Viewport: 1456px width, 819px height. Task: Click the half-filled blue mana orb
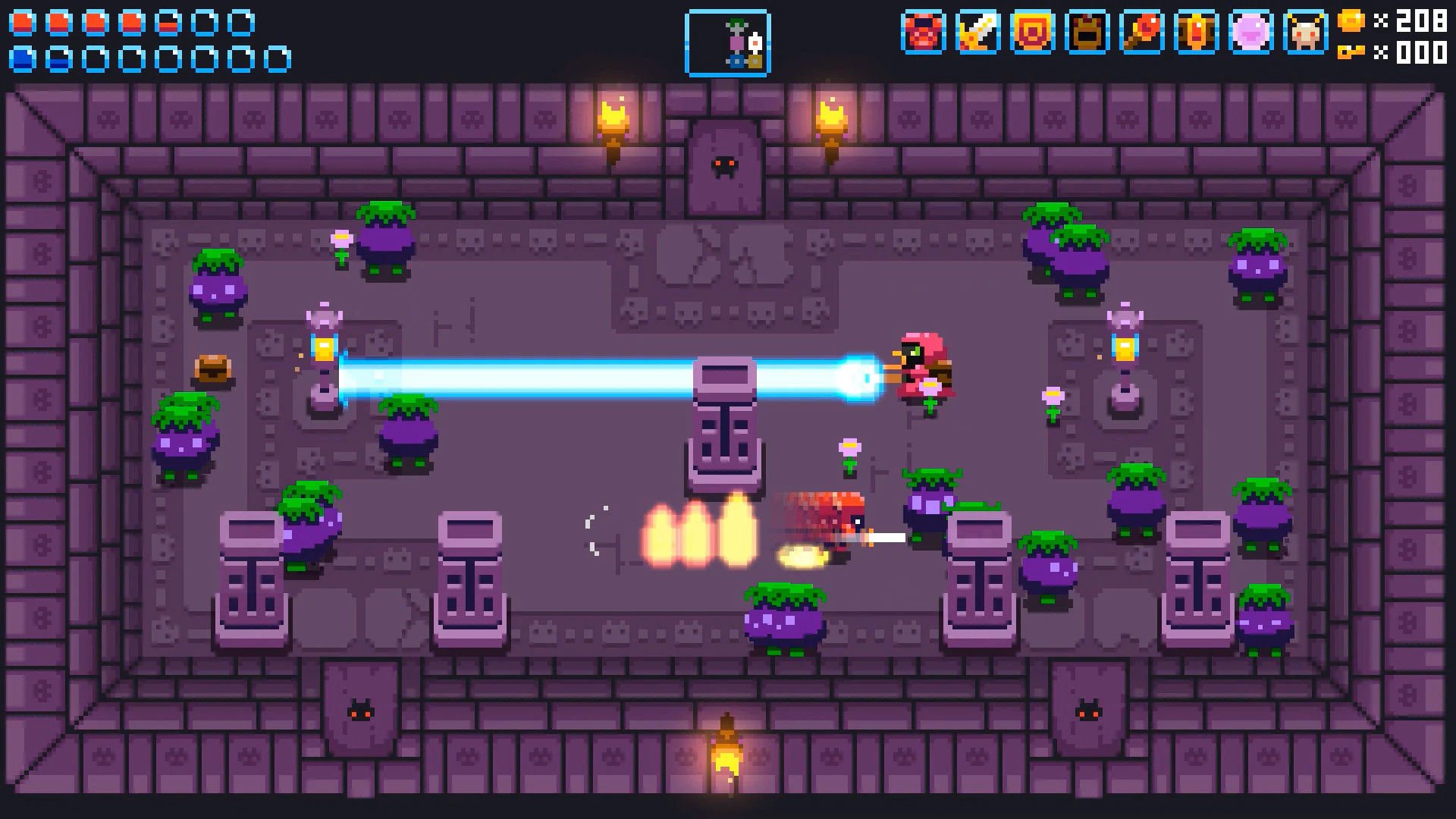[58, 59]
